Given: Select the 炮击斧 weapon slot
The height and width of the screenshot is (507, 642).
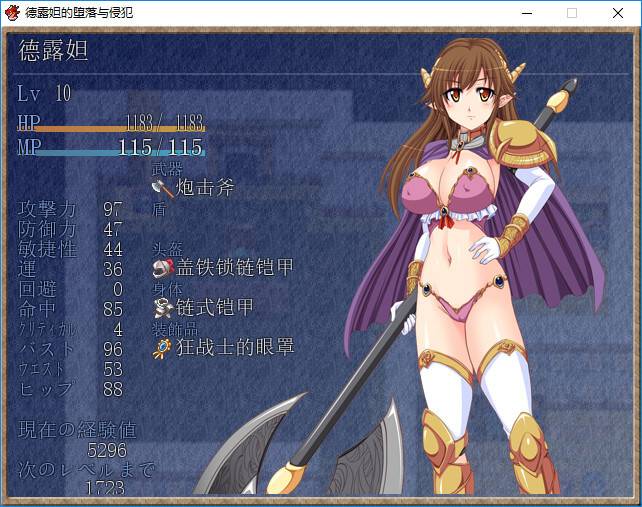Looking at the screenshot, I should 193,187.
